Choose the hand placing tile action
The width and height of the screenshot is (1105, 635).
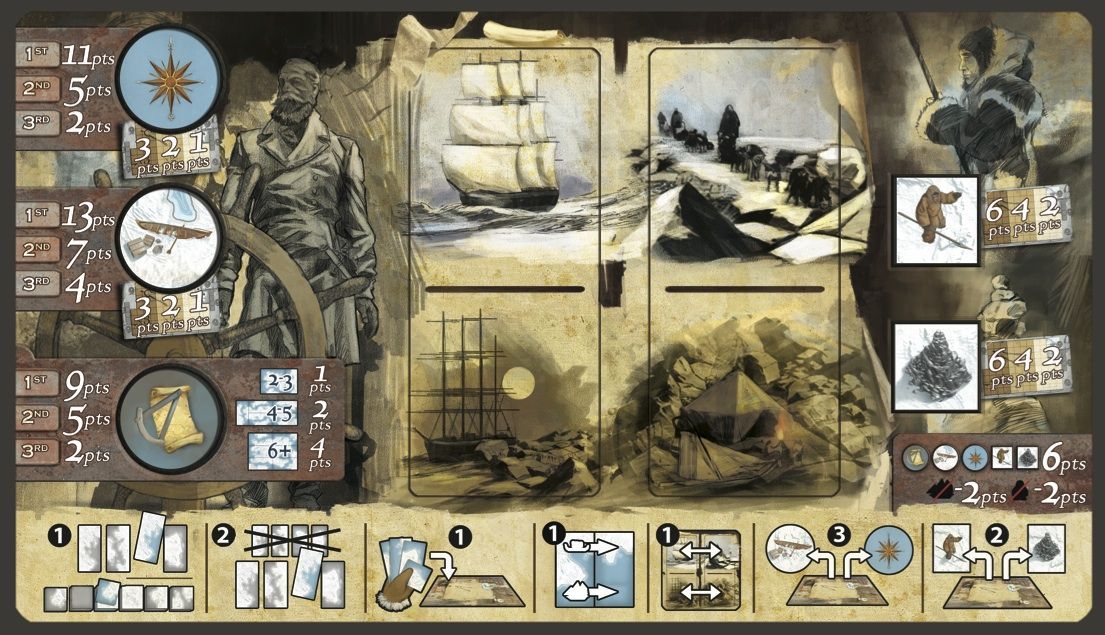pyautogui.click(x=449, y=568)
